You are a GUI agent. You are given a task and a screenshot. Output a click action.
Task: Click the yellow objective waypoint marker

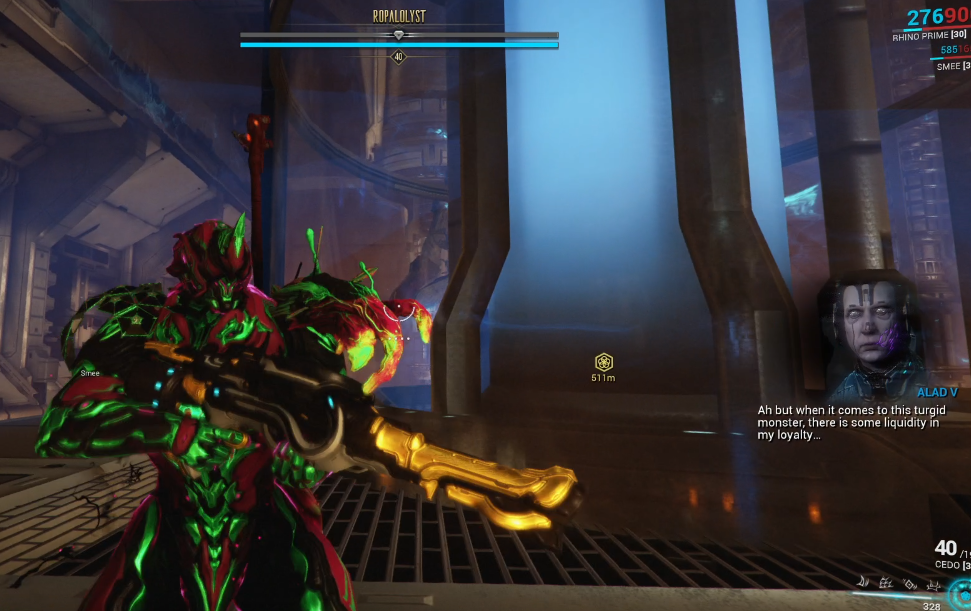tap(603, 362)
